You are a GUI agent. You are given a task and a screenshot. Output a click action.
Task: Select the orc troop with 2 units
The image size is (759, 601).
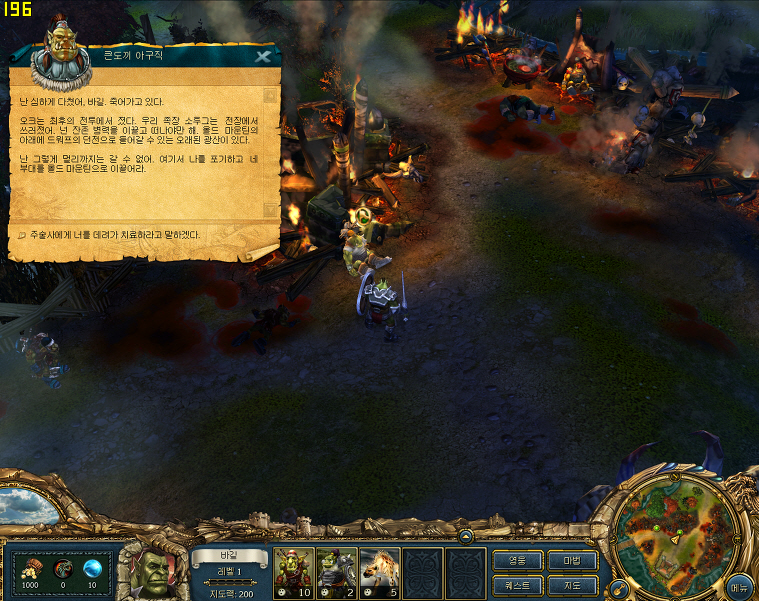(337, 572)
